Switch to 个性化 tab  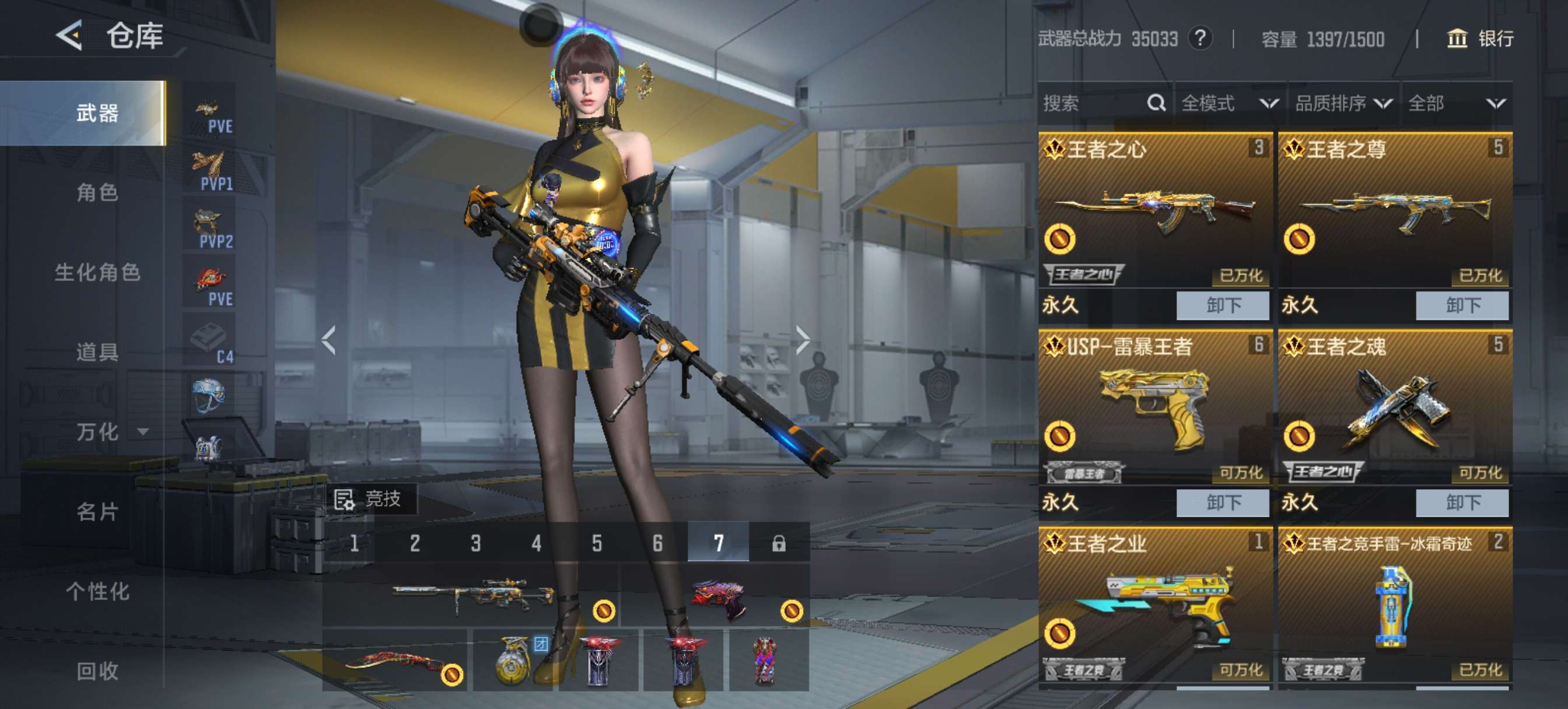coord(97,592)
